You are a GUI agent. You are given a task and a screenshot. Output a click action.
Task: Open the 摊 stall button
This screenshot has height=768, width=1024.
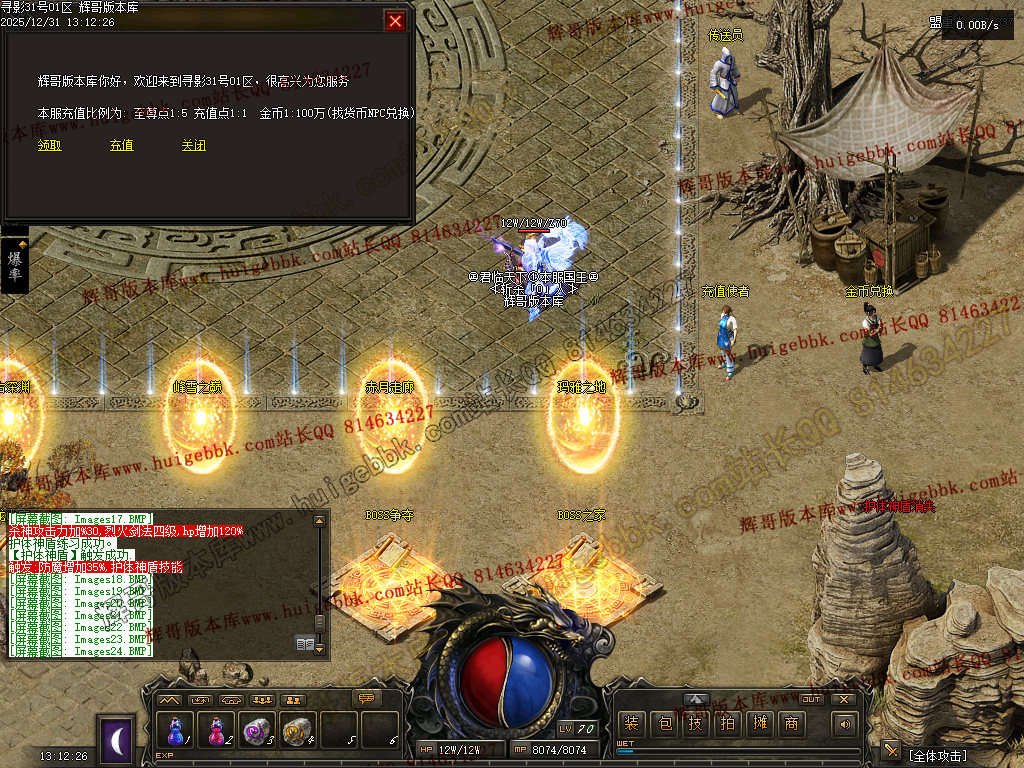[x=760, y=724]
